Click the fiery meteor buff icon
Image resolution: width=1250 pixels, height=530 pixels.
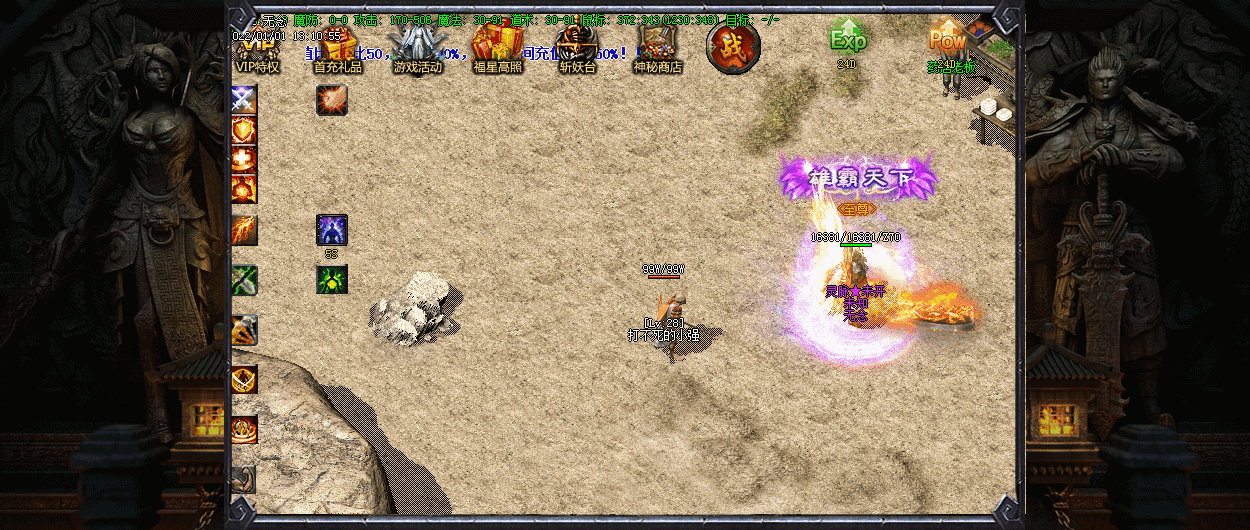(x=332, y=100)
